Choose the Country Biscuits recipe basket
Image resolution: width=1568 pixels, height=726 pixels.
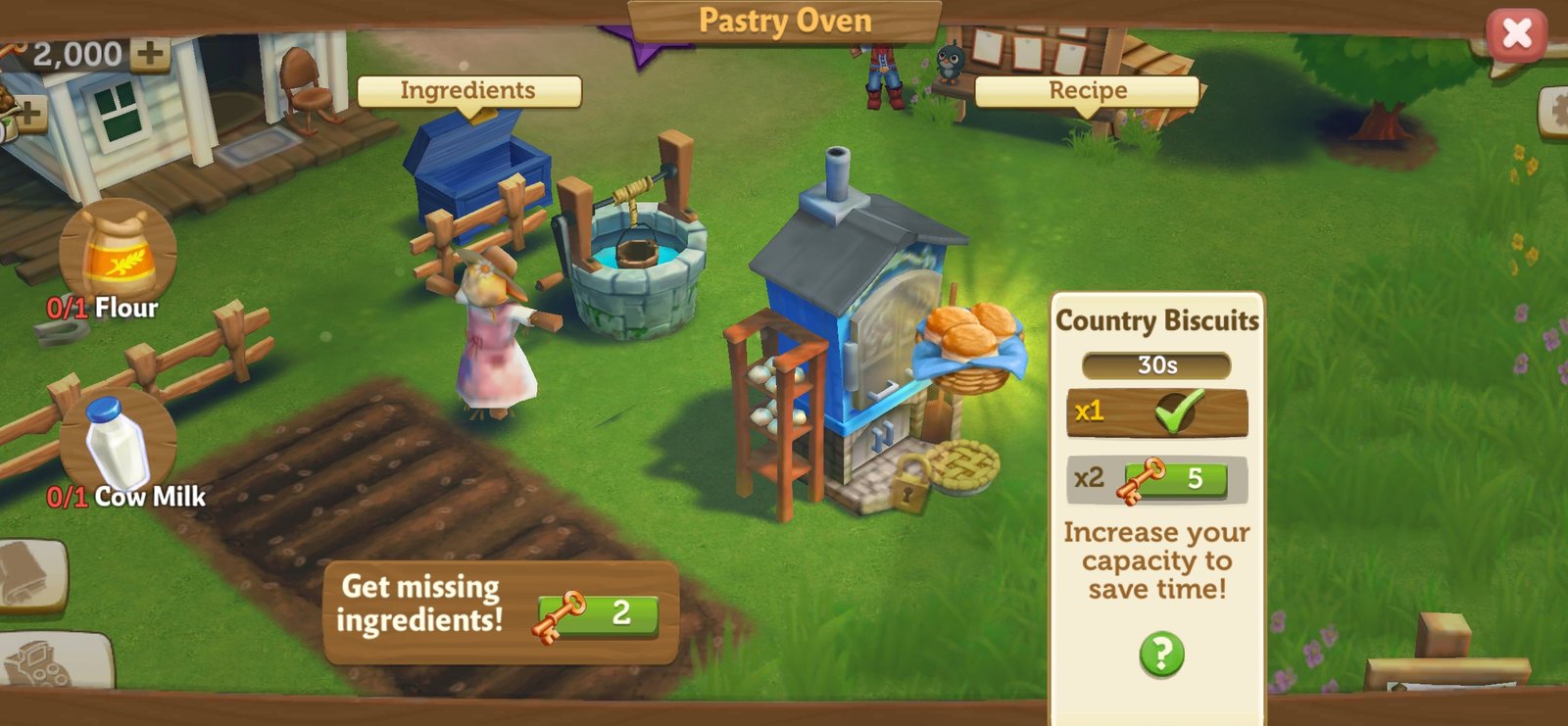click(x=969, y=343)
